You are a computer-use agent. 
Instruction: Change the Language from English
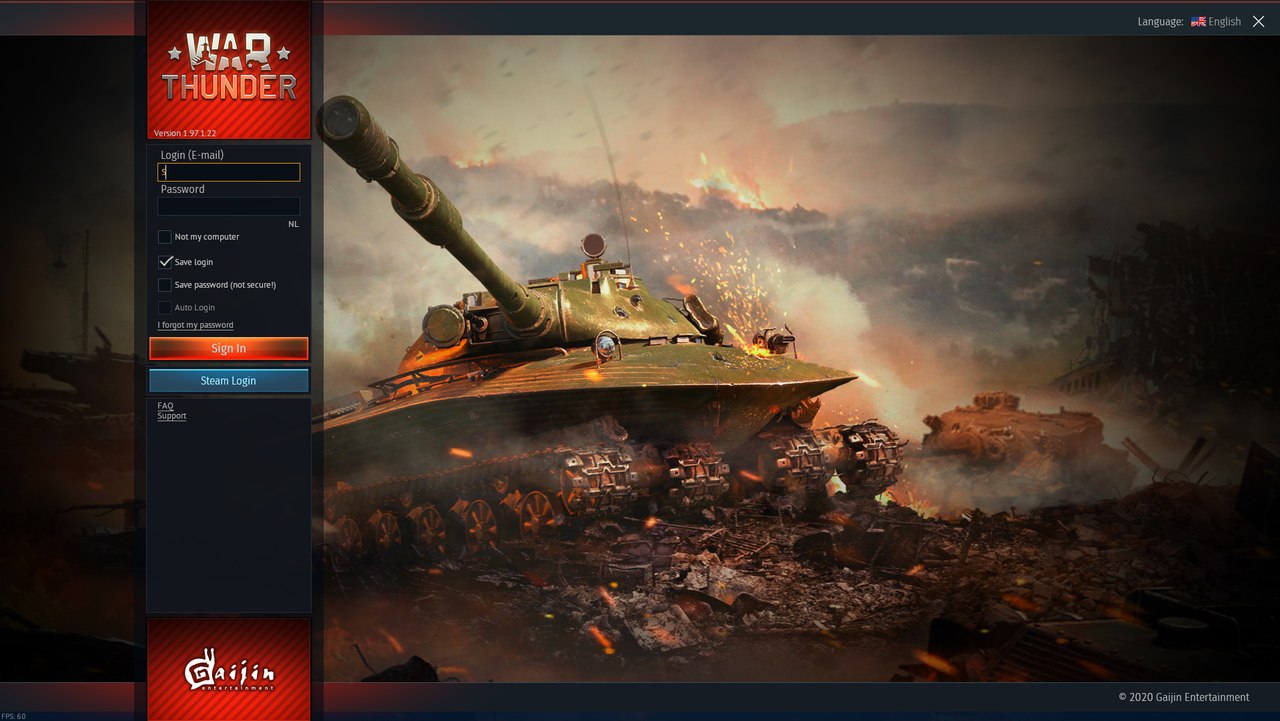[1216, 21]
